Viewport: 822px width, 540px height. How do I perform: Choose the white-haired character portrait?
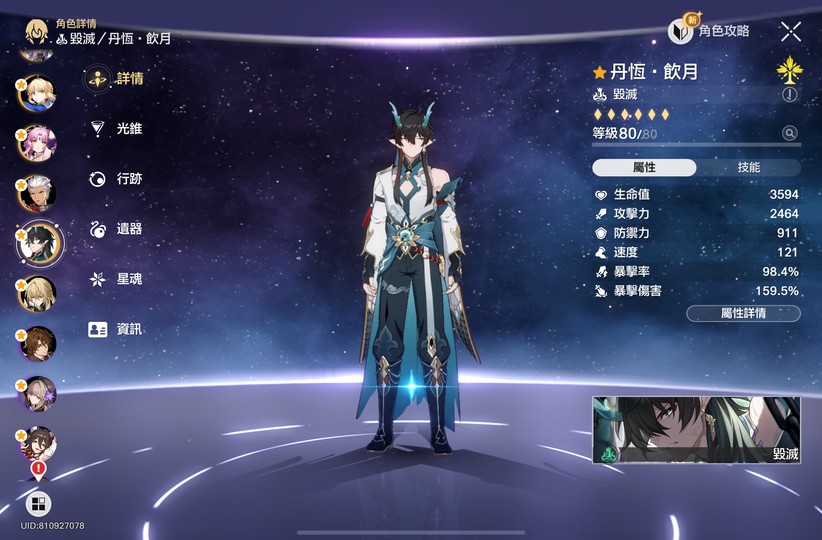(38, 192)
